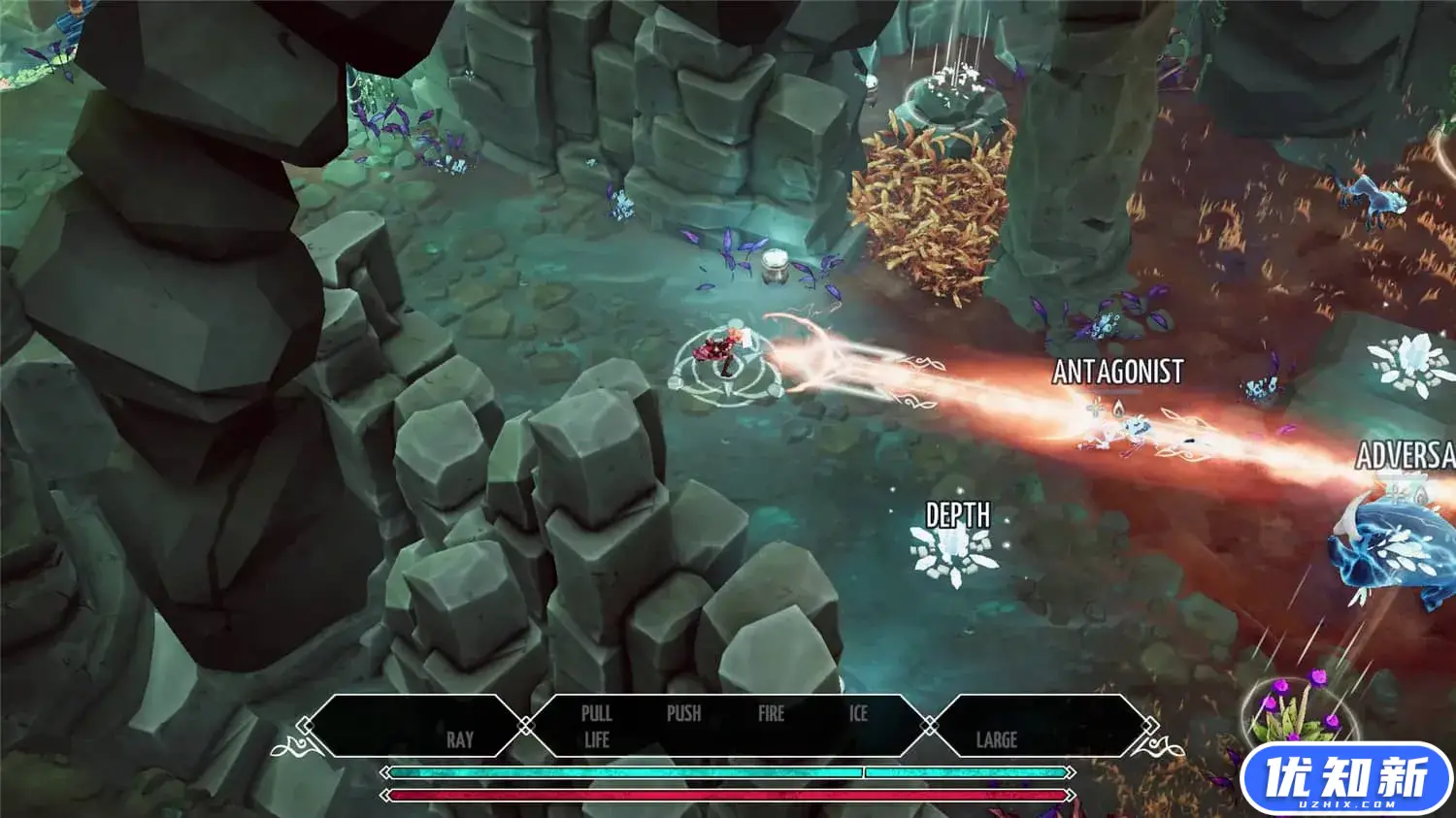Pick the PUSH spell word
Viewport: 1456px width, 818px height.
(683, 713)
